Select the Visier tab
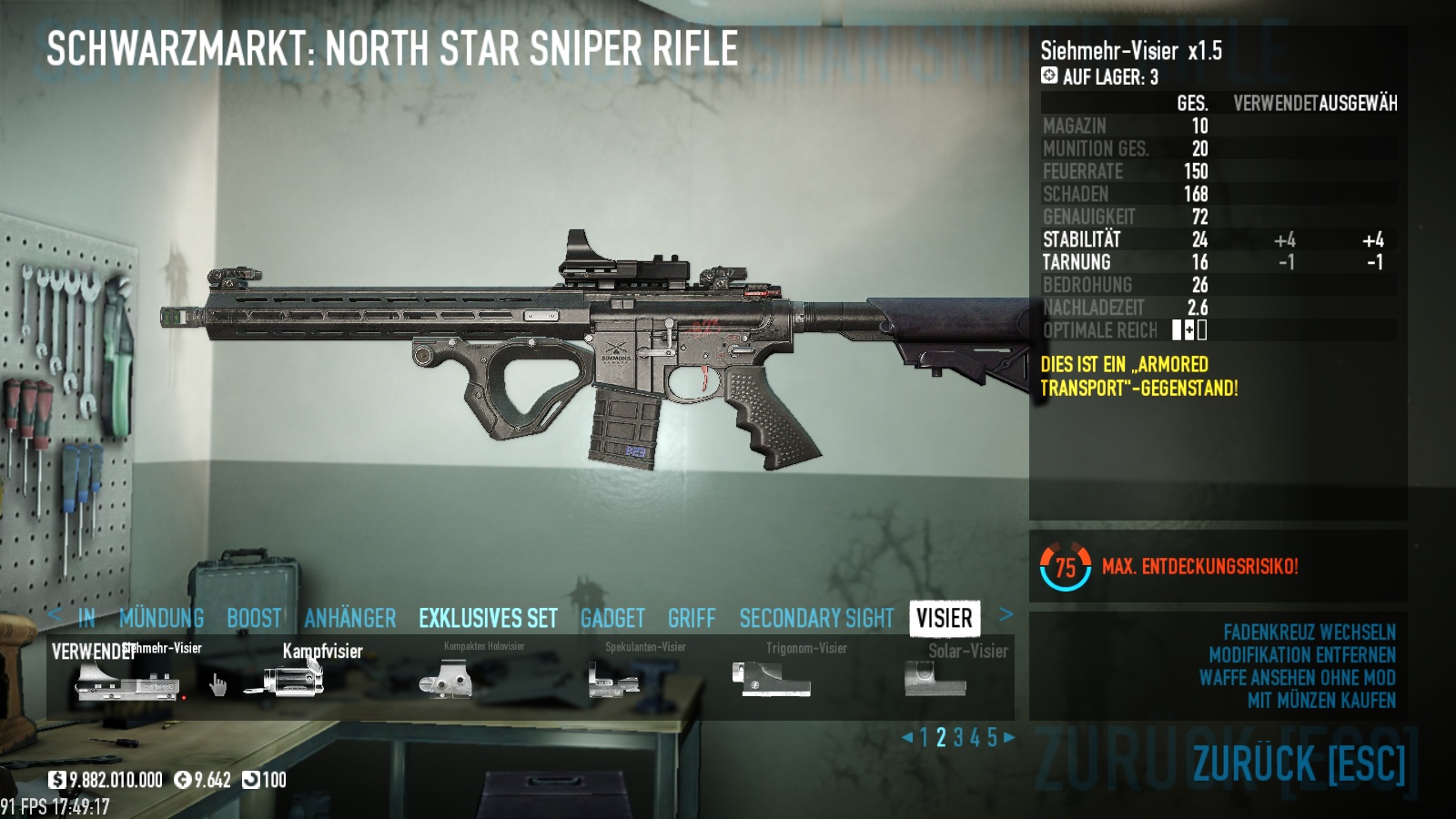 click(945, 619)
